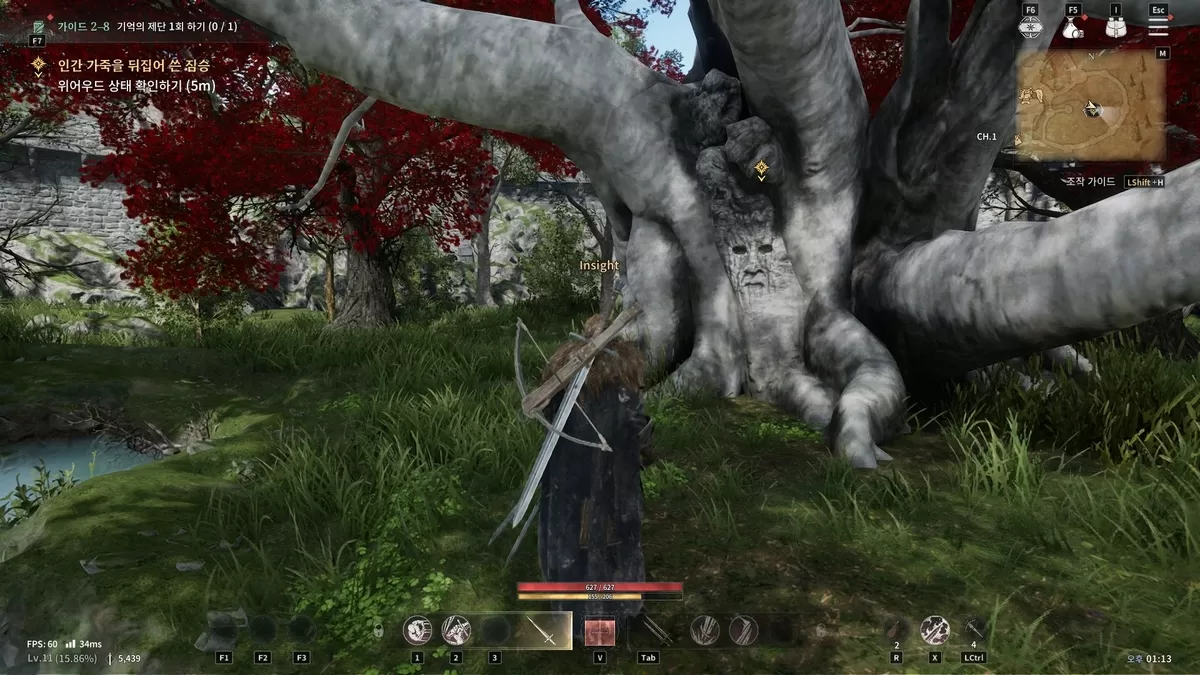Image resolution: width=1200 pixels, height=675 pixels.
Task: Select the highlighted greatsword weapon slot
Action: pyautogui.click(x=543, y=631)
